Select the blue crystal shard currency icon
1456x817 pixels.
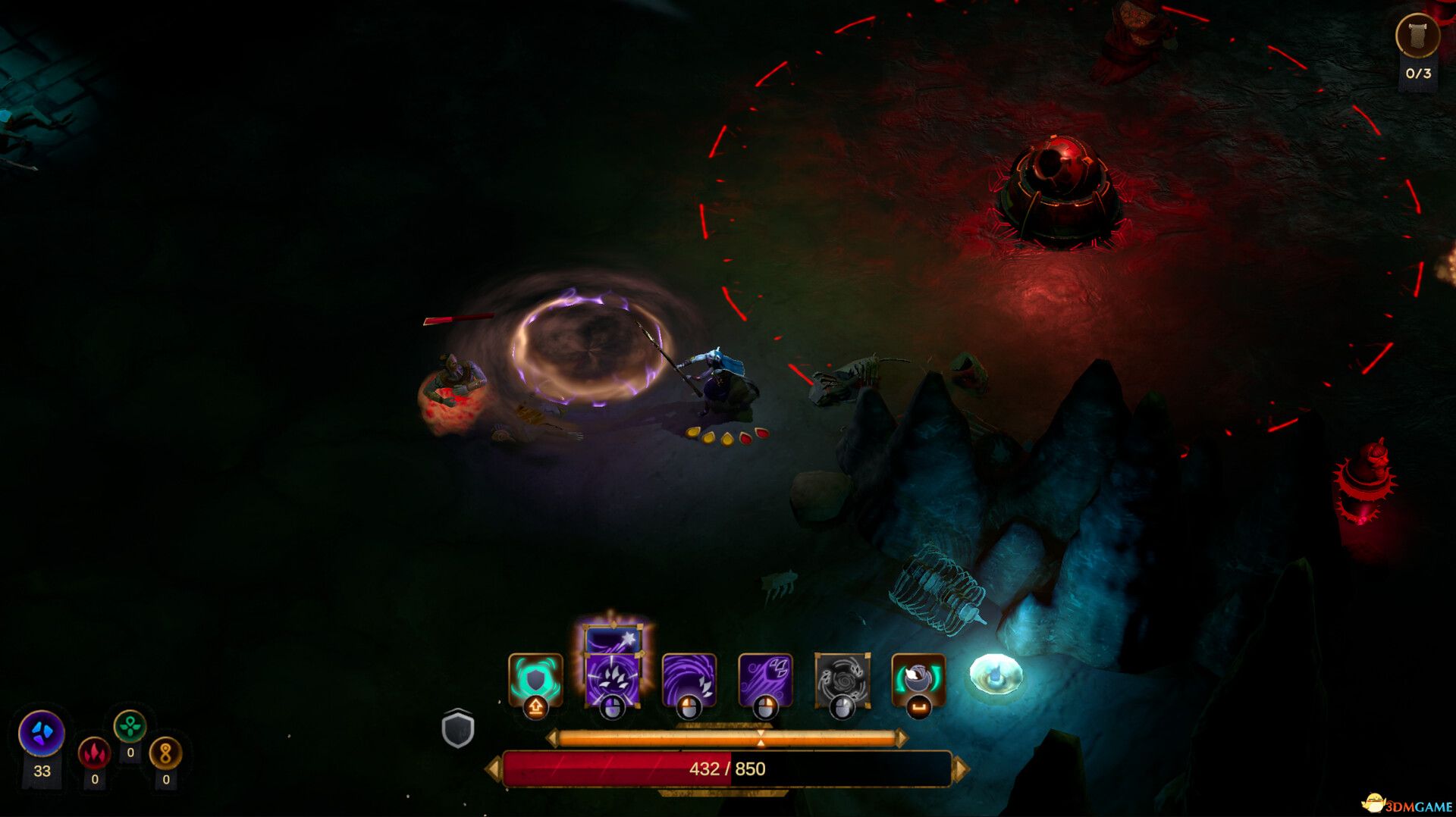click(42, 733)
